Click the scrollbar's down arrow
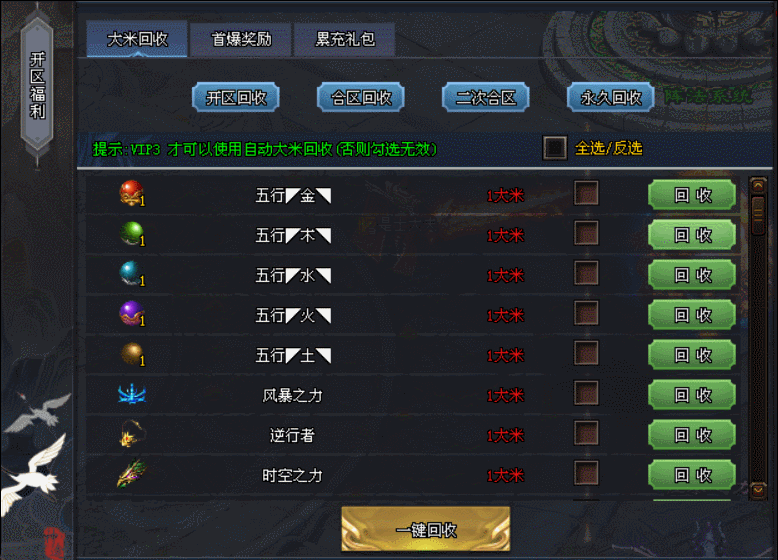 tap(758, 490)
